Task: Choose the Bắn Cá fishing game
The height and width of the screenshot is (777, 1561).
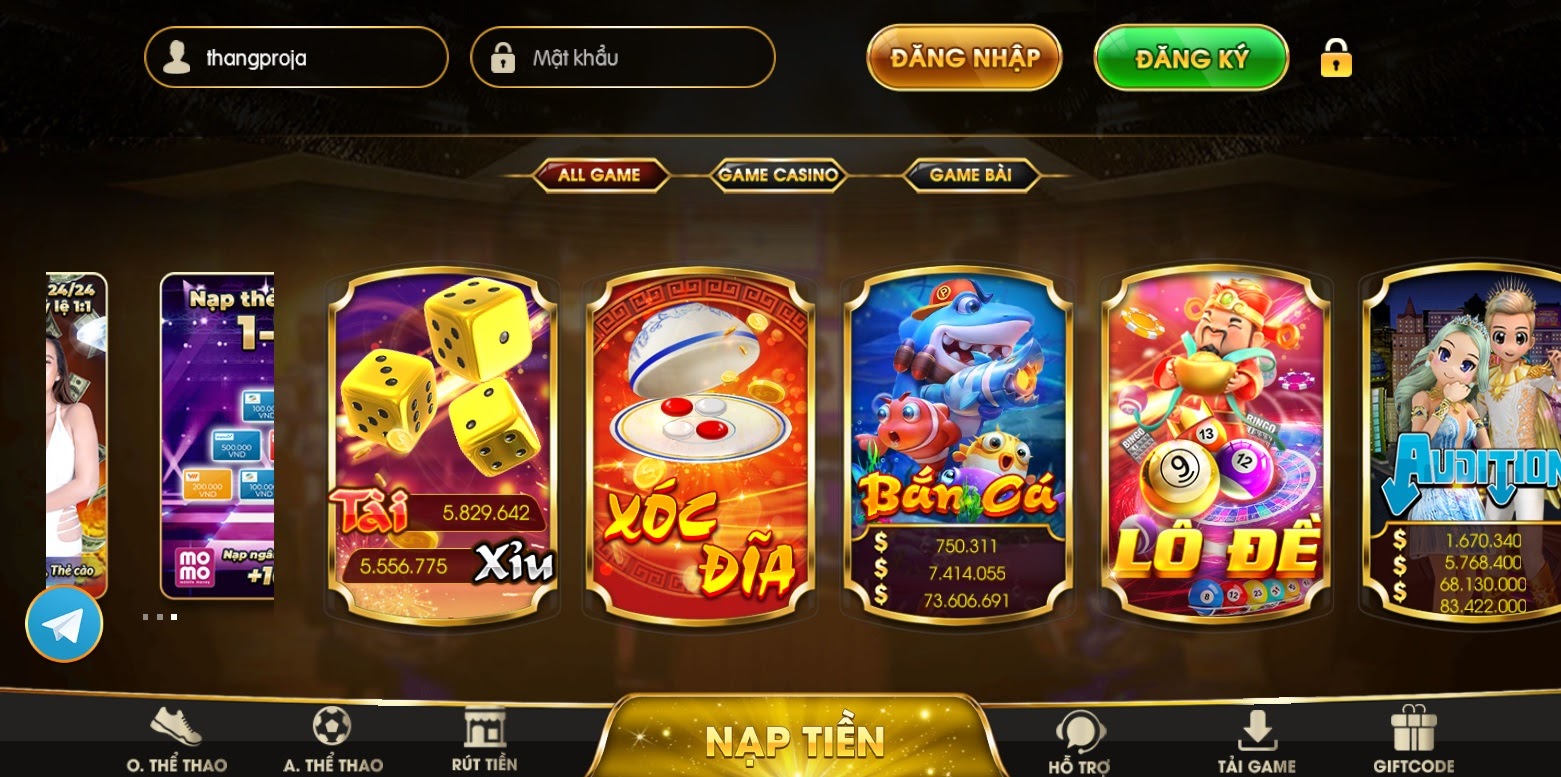Action: click(x=958, y=445)
